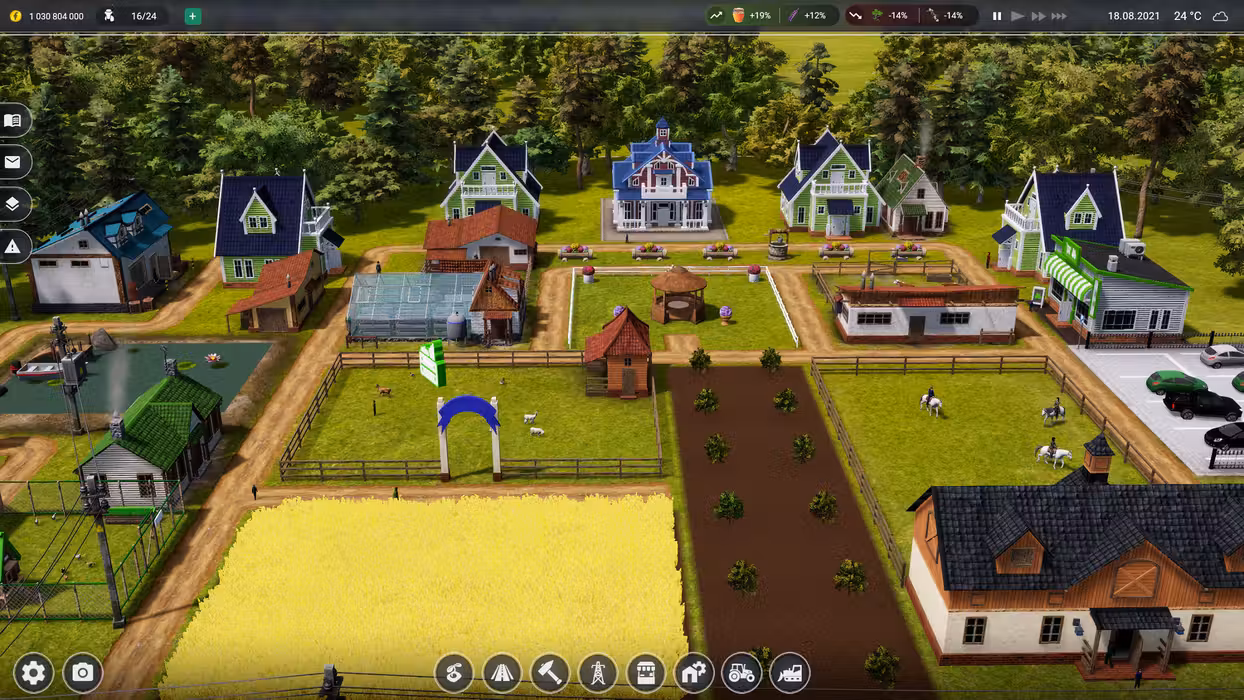
Task: Toggle the map layers overlay button
Action: [x=13, y=204]
